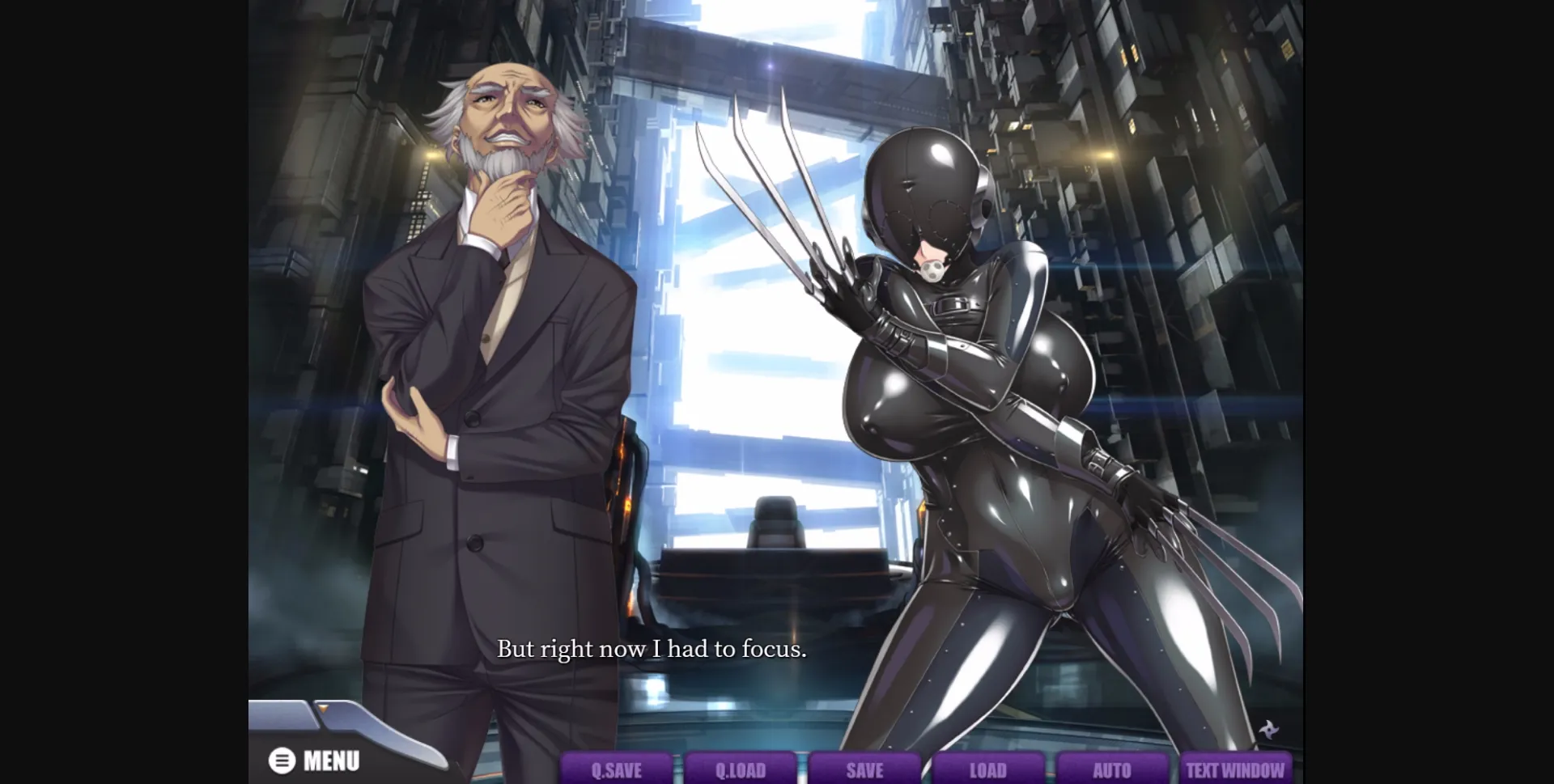Click the white circular icon beside MENU

281,759
